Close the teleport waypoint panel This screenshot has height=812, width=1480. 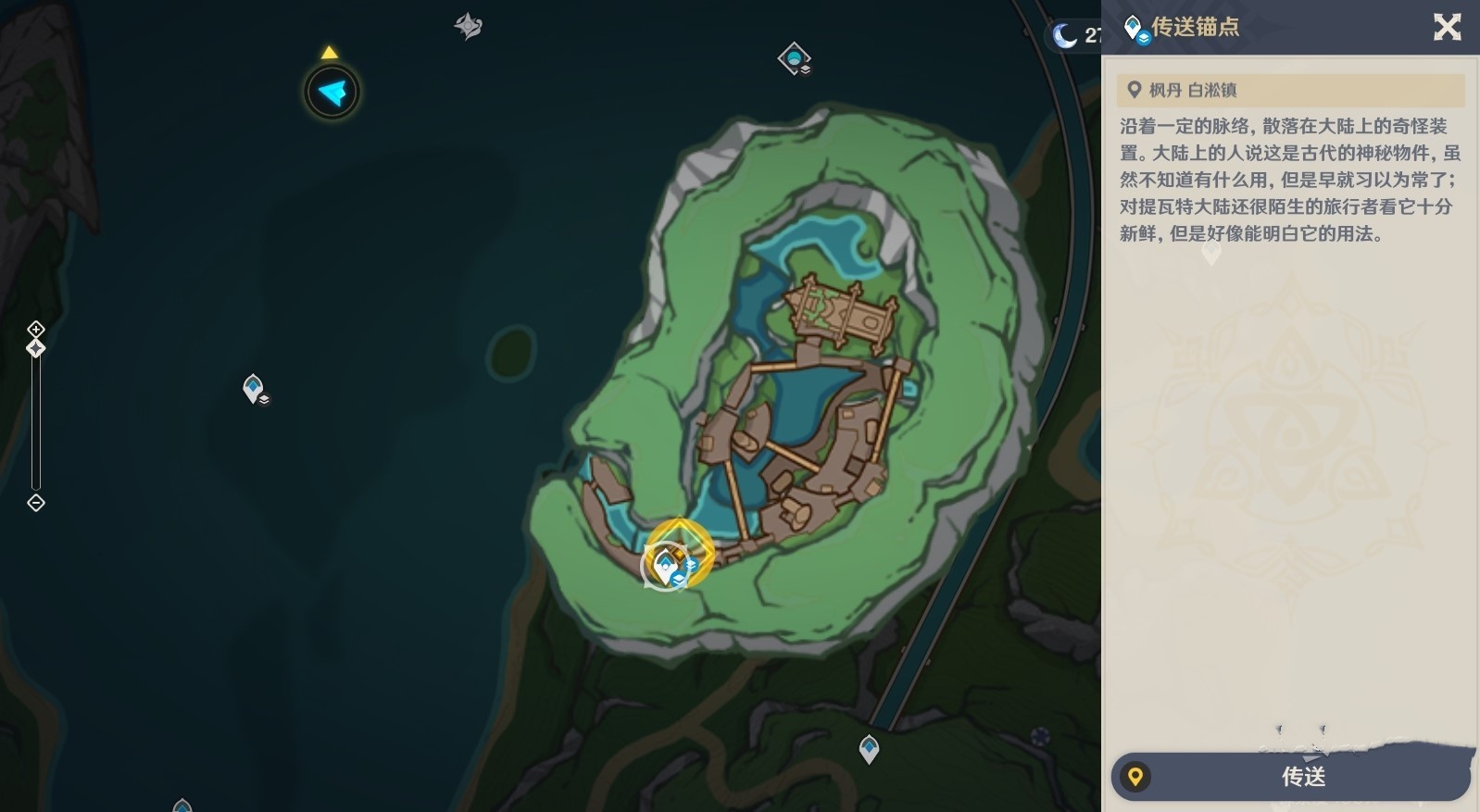coord(1447,27)
